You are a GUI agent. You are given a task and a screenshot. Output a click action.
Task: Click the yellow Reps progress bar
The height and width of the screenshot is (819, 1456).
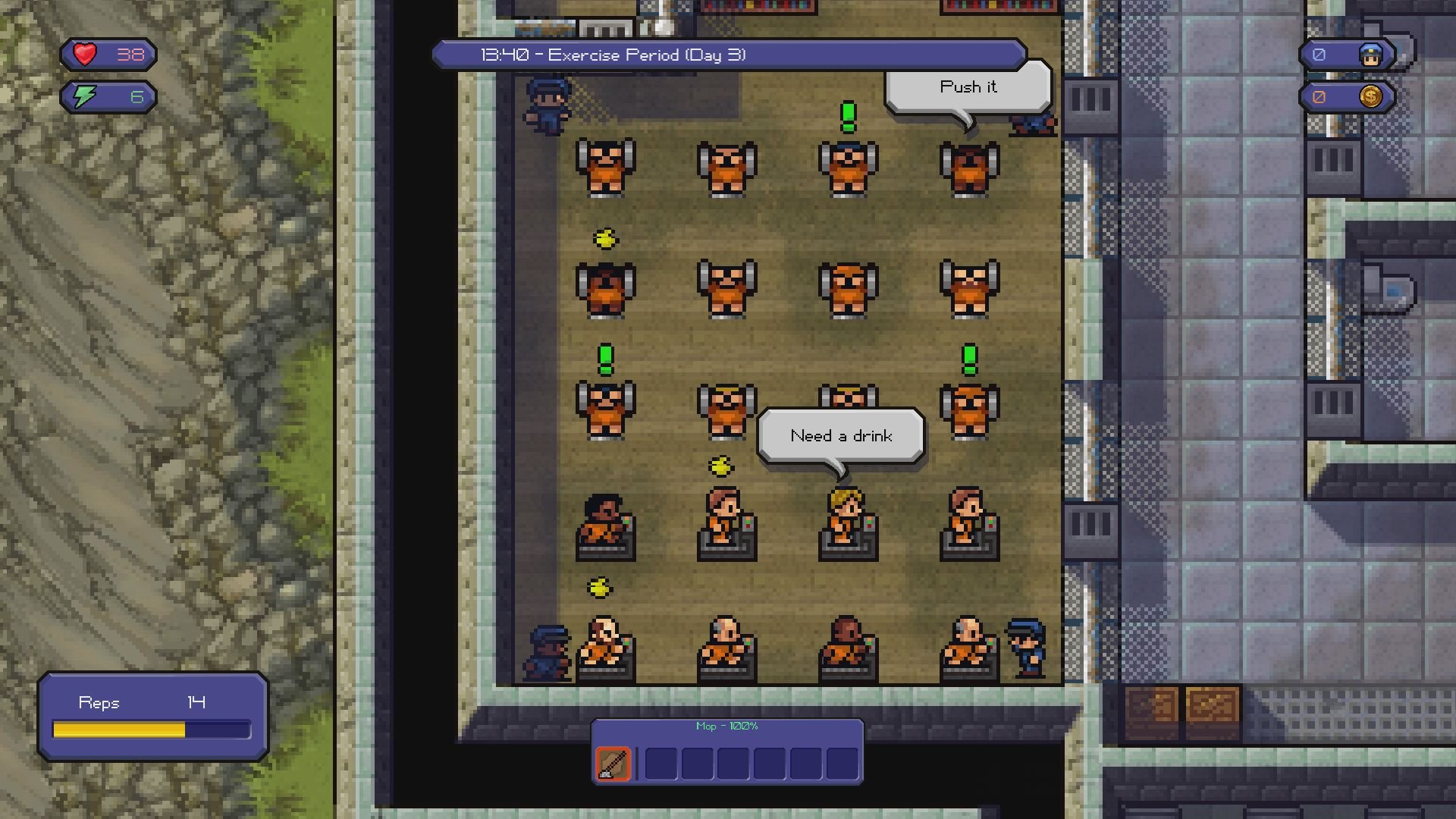click(x=119, y=730)
